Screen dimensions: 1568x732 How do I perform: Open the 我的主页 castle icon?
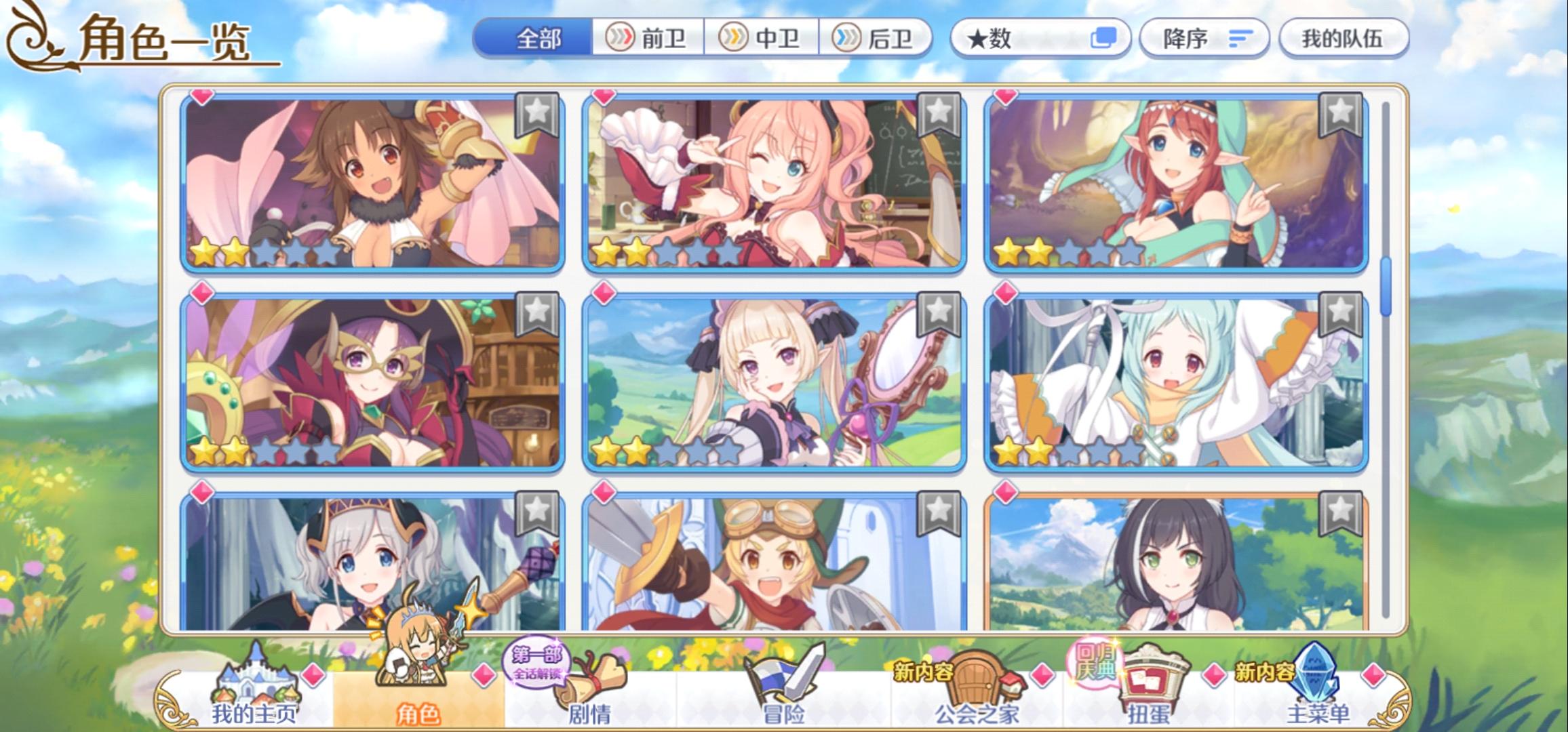tap(258, 684)
